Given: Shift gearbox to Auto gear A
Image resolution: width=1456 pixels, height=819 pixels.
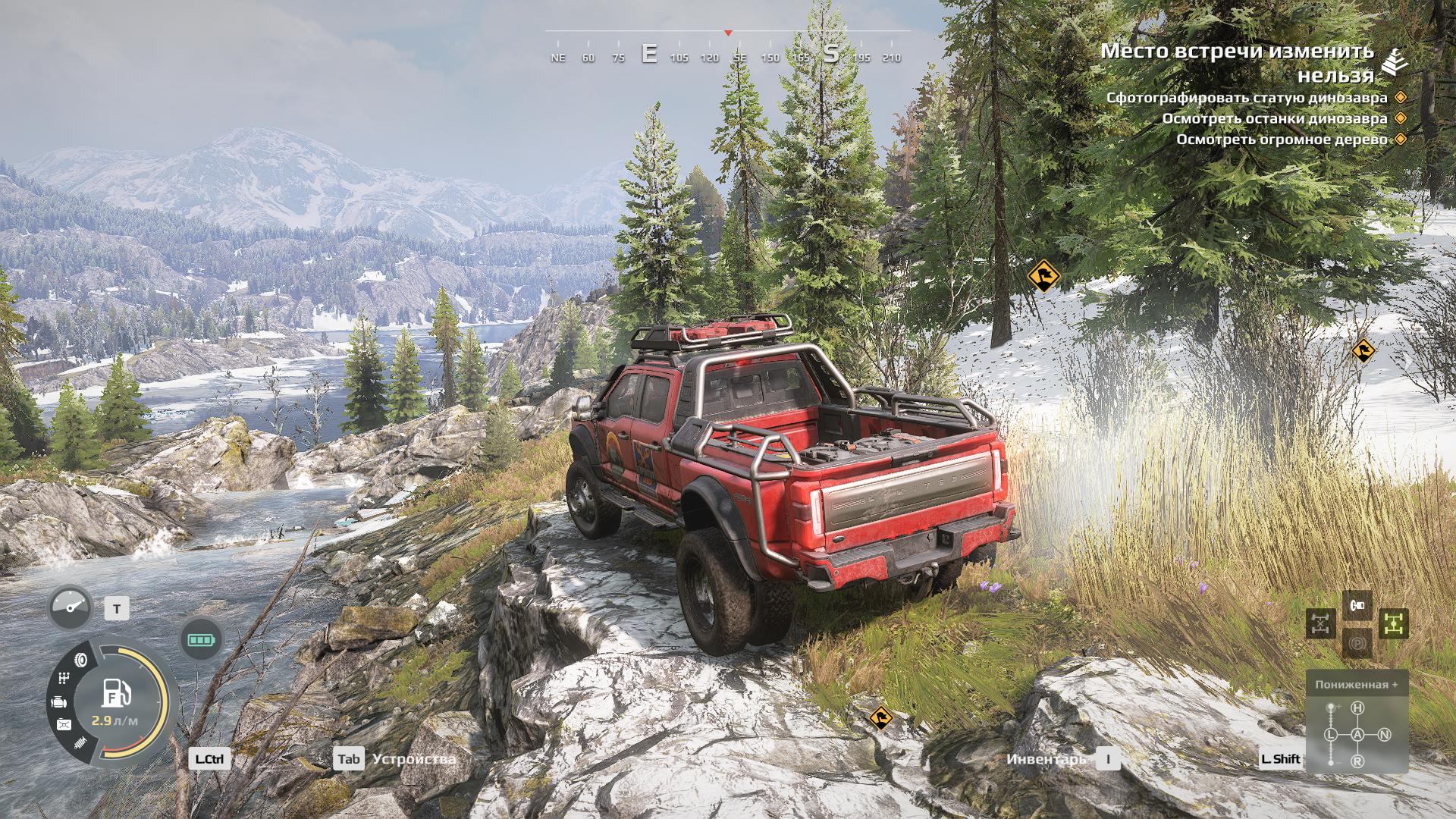Looking at the screenshot, I should 1357,734.
